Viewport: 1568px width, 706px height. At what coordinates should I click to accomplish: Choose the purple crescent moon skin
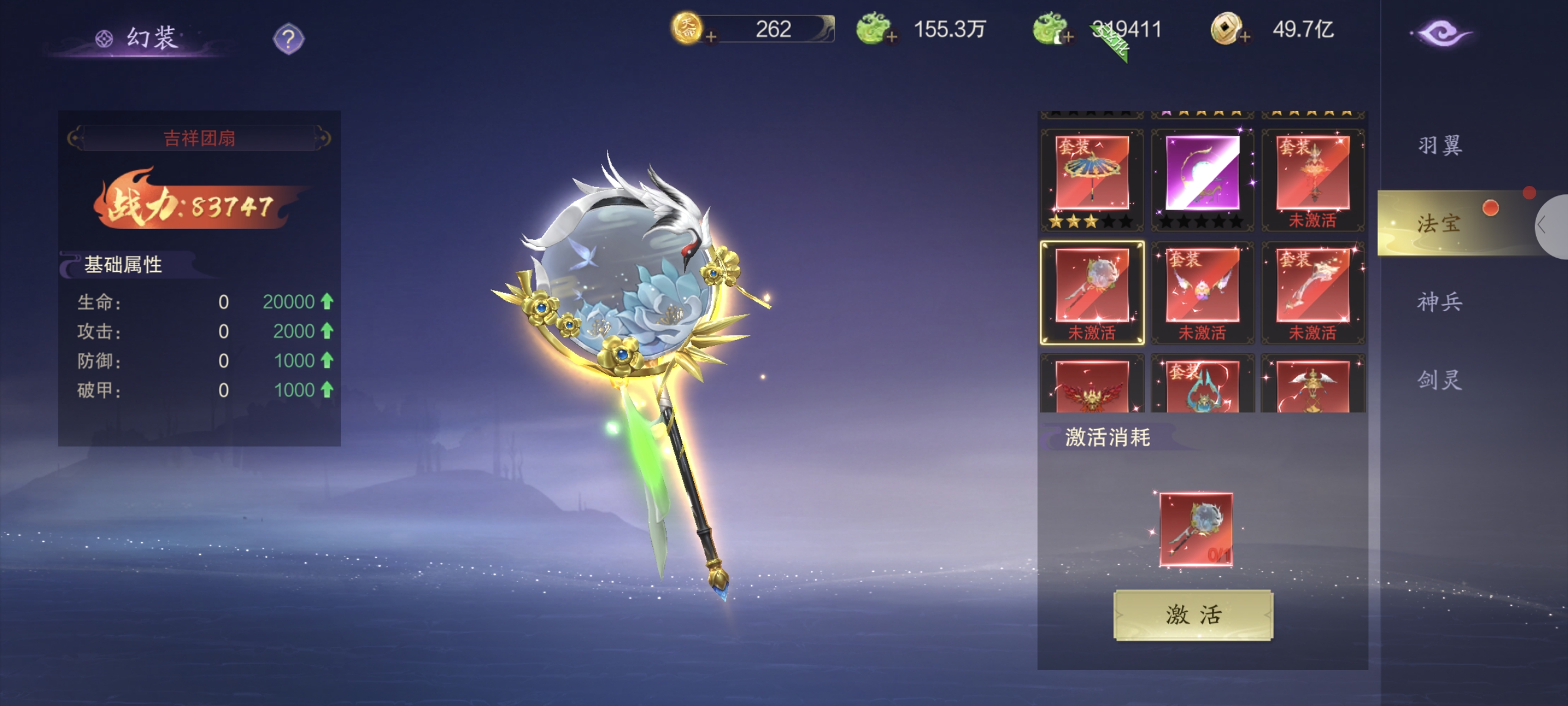coord(1201,178)
